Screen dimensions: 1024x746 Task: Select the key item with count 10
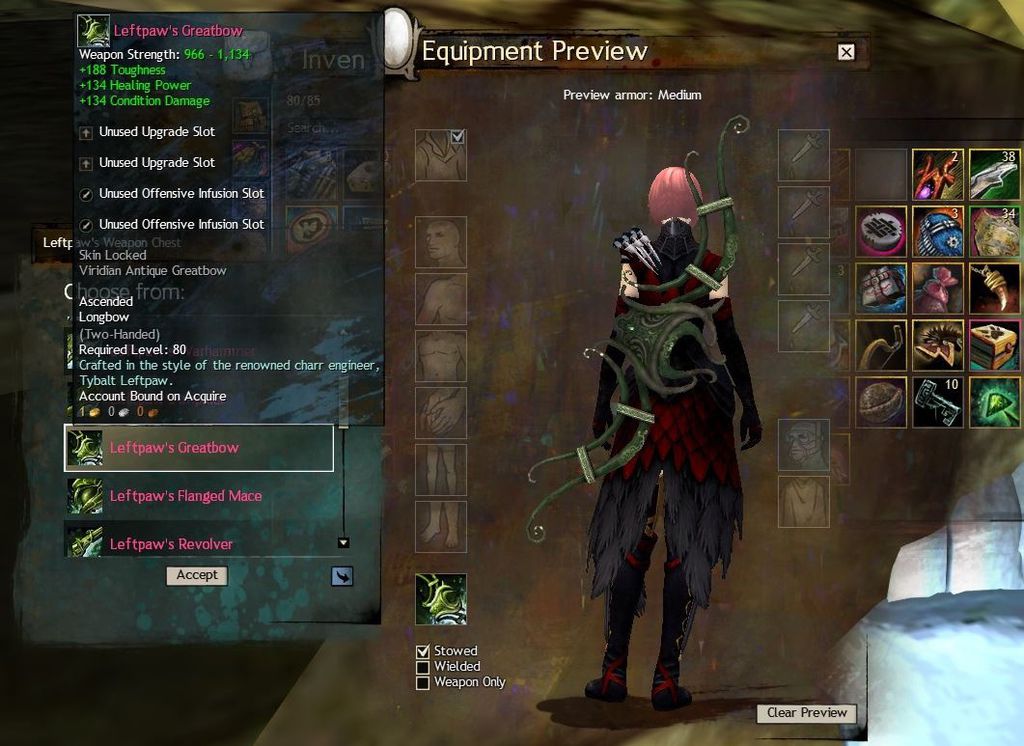click(x=937, y=402)
